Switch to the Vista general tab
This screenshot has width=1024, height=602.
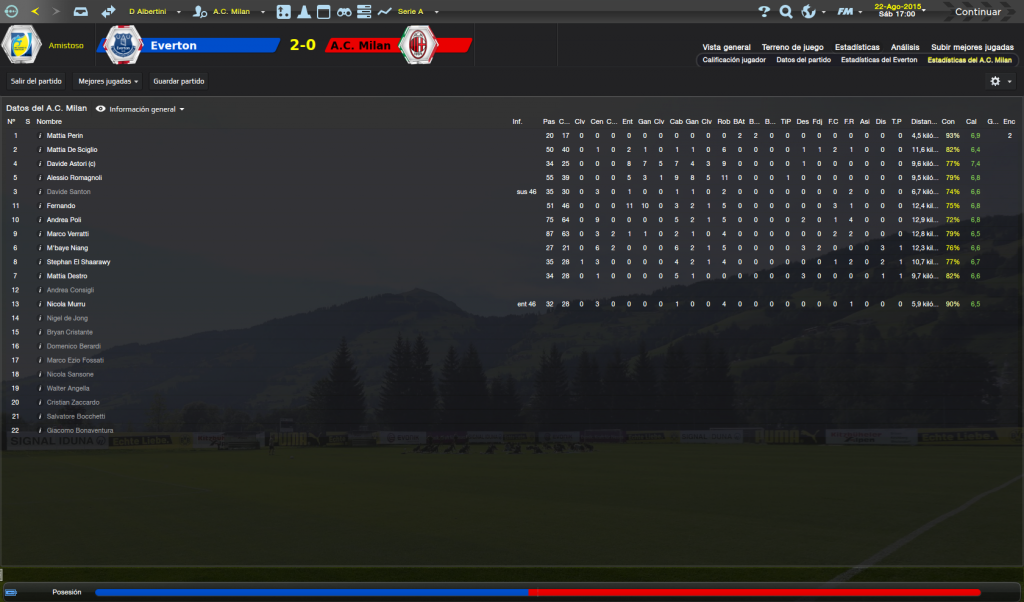click(726, 47)
